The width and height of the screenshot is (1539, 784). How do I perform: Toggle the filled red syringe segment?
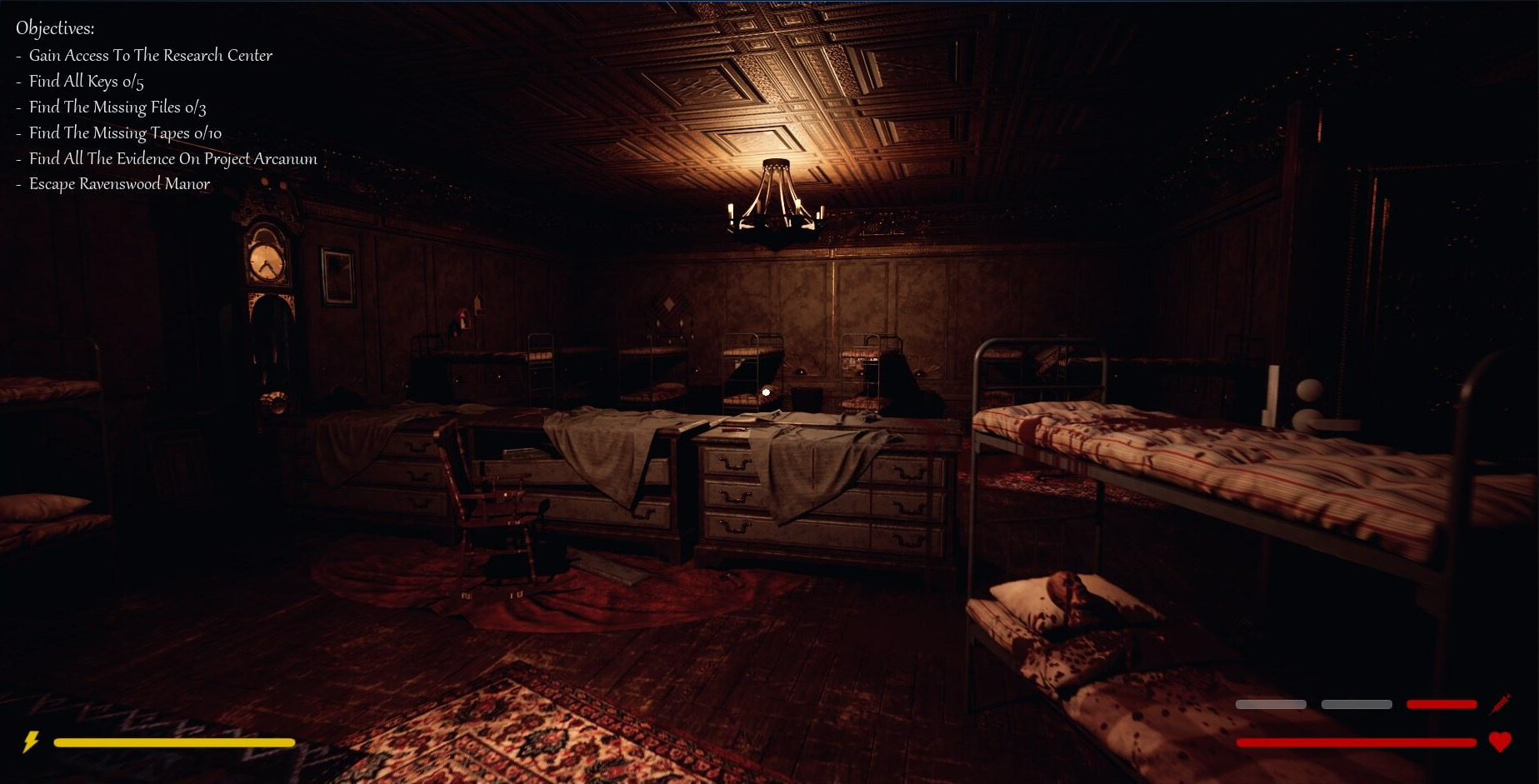1441,704
